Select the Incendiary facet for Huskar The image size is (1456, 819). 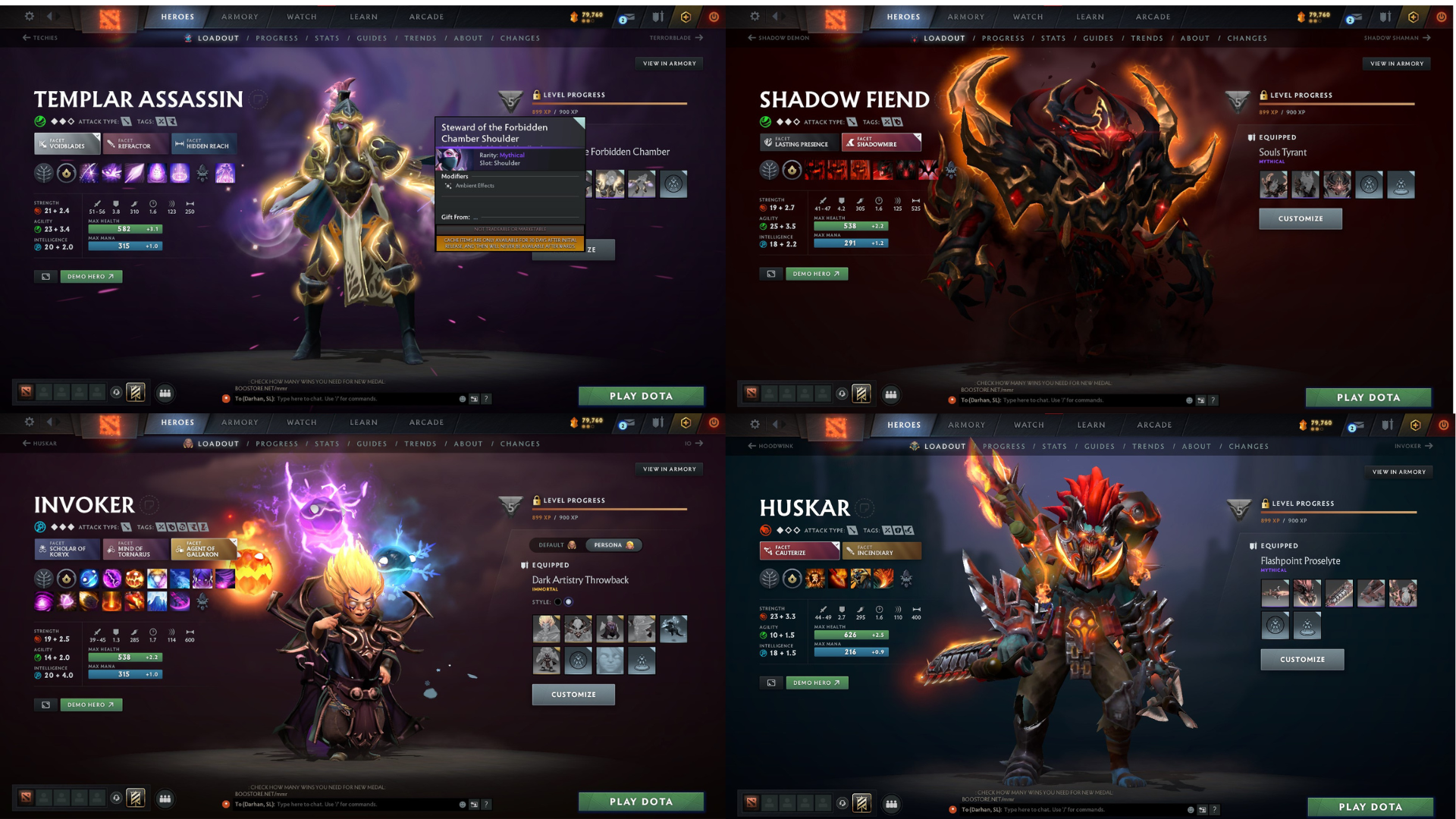click(x=880, y=551)
